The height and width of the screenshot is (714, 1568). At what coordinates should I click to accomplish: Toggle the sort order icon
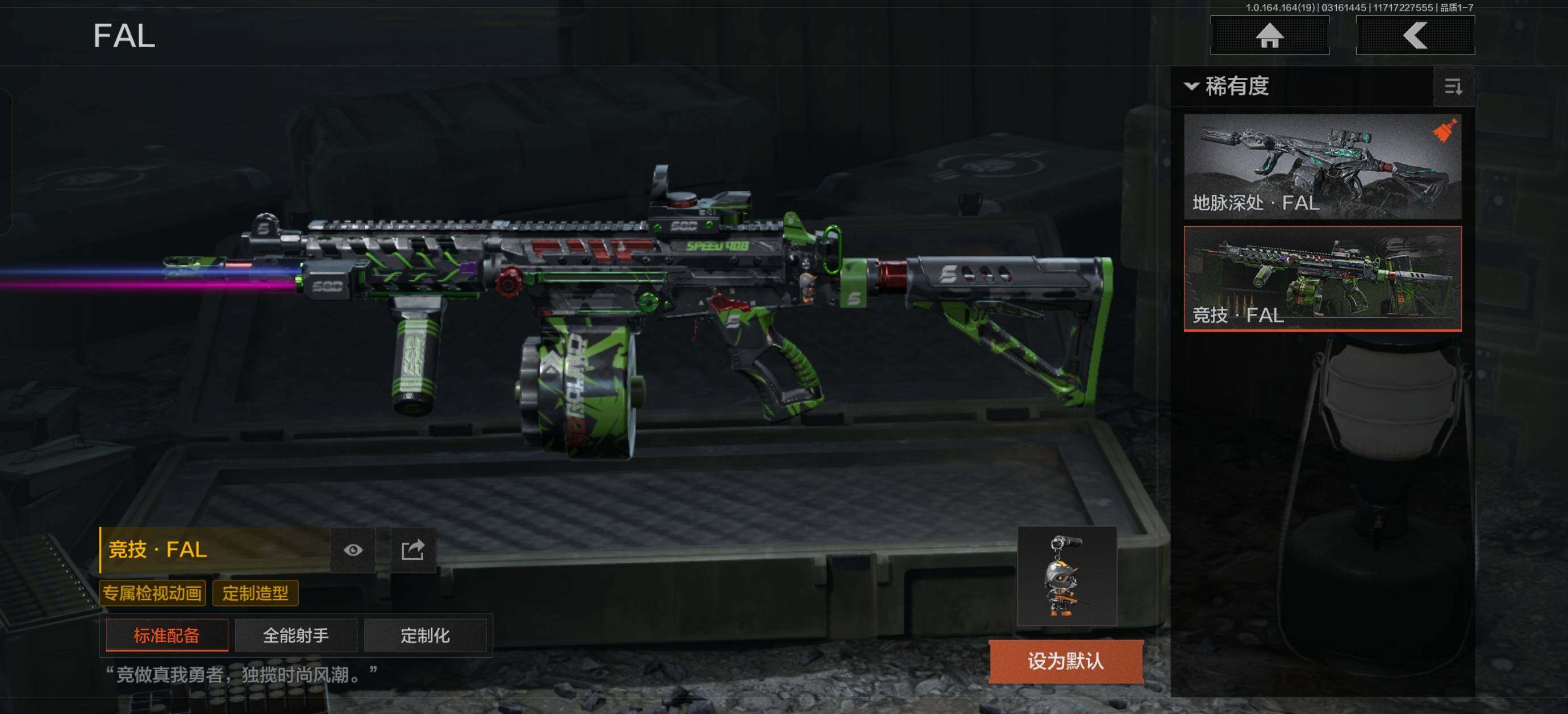point(1453,87)
